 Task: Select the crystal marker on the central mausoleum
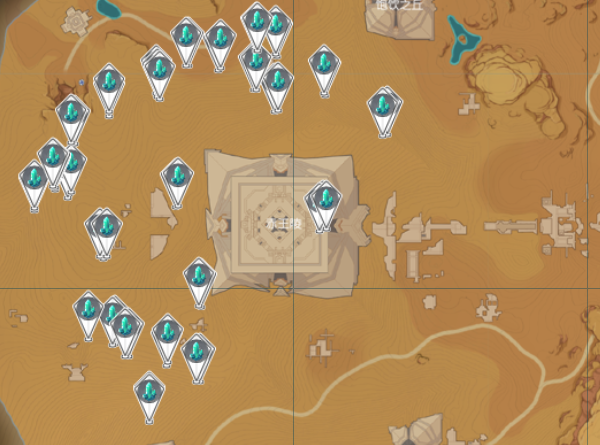point(324,201)
